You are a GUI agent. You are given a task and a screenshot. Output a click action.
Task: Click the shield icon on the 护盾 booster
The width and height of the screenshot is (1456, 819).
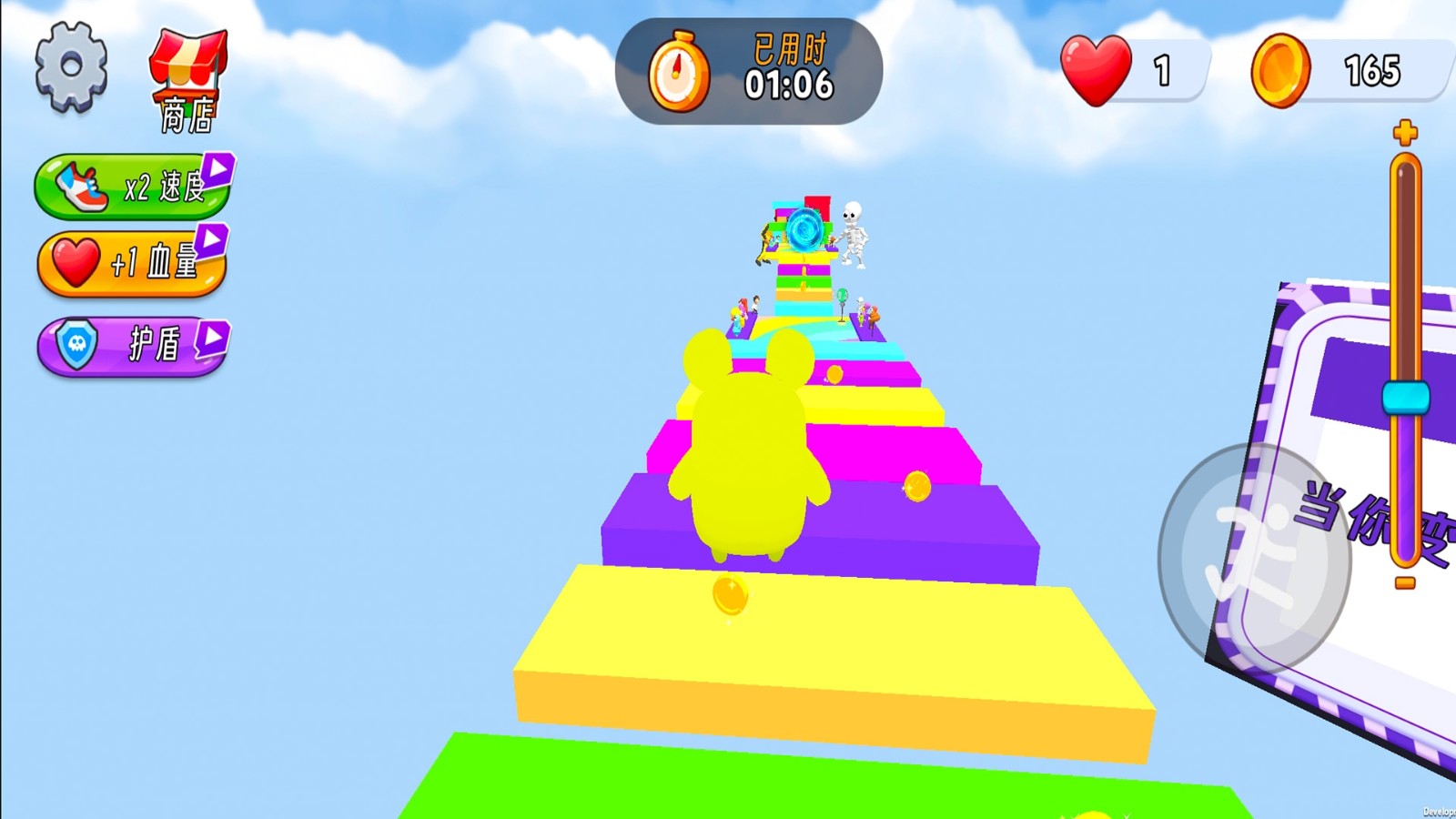[76, 342]
